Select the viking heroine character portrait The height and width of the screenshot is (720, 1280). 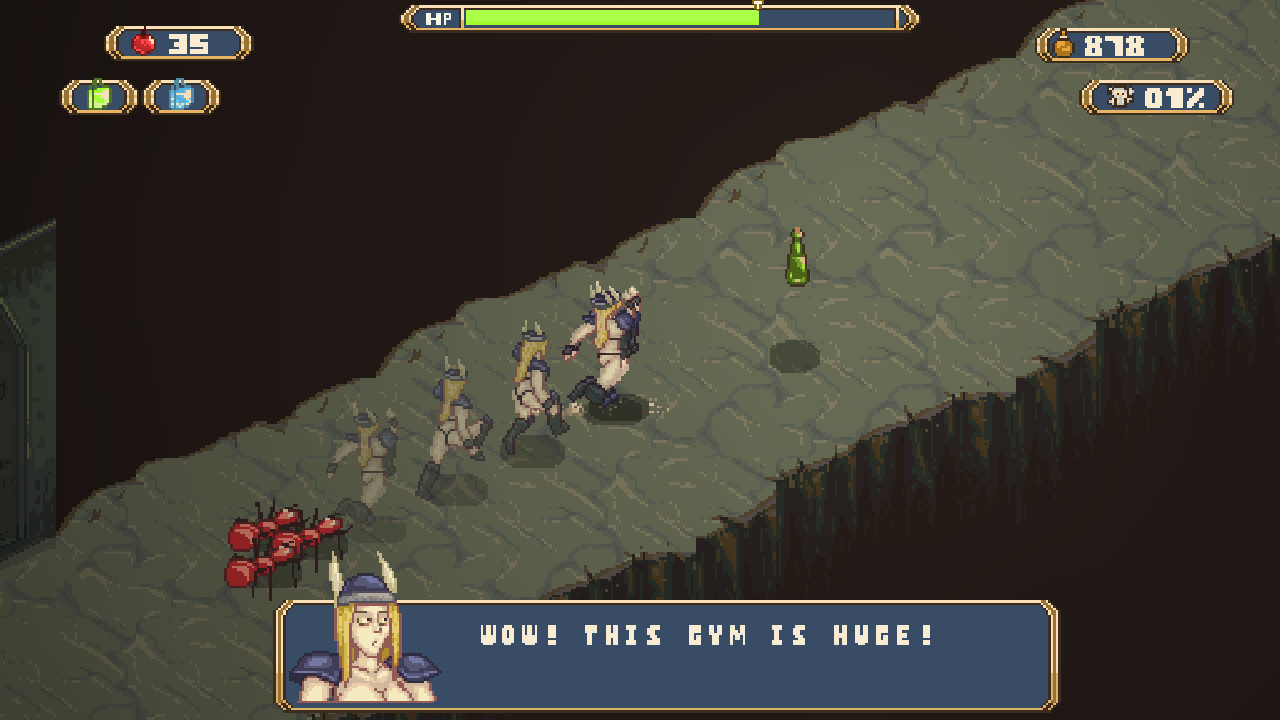(x=370, y=650)
